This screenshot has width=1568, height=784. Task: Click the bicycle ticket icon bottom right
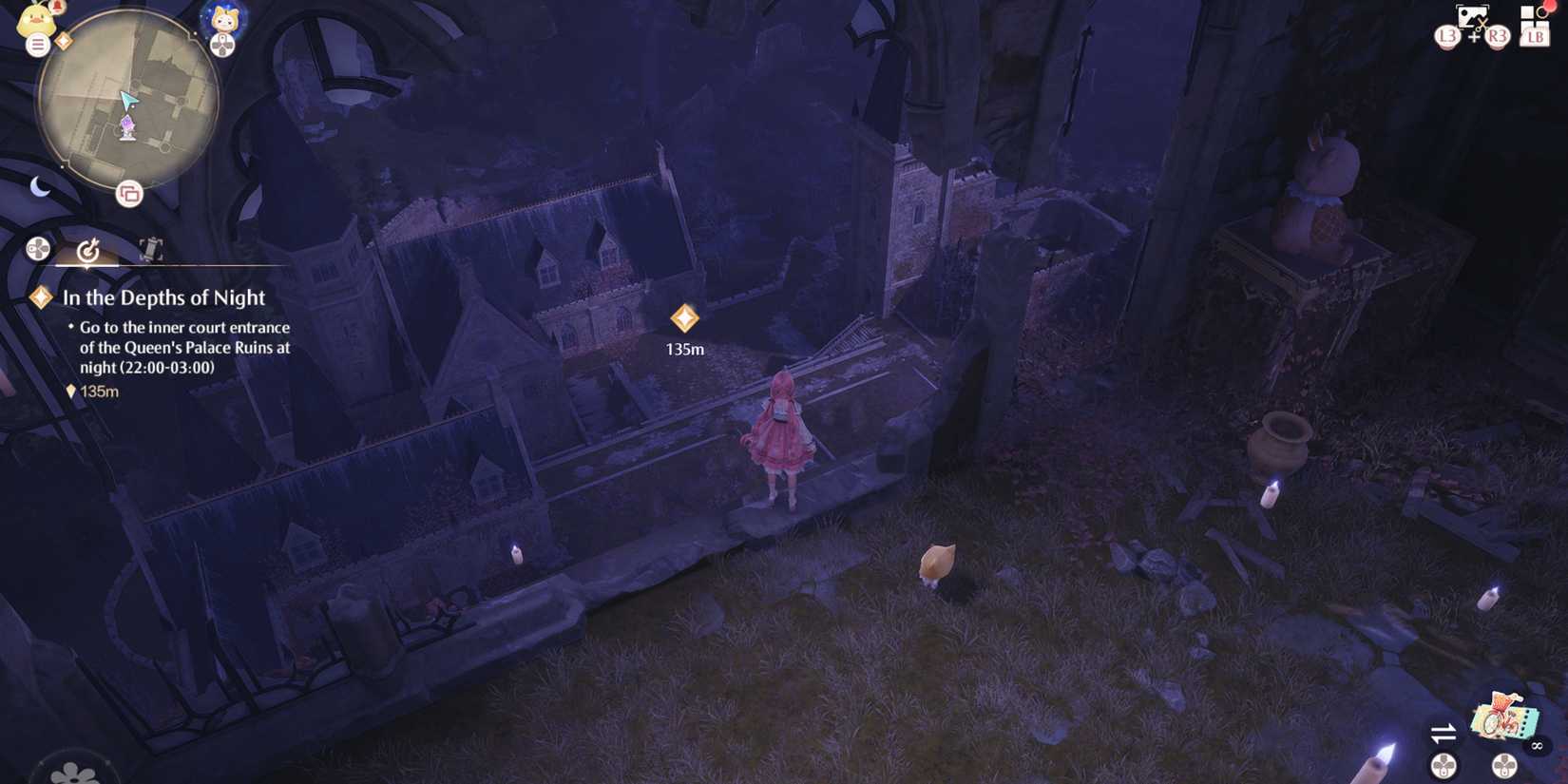pyautogui.click(x=1505, y=718)
